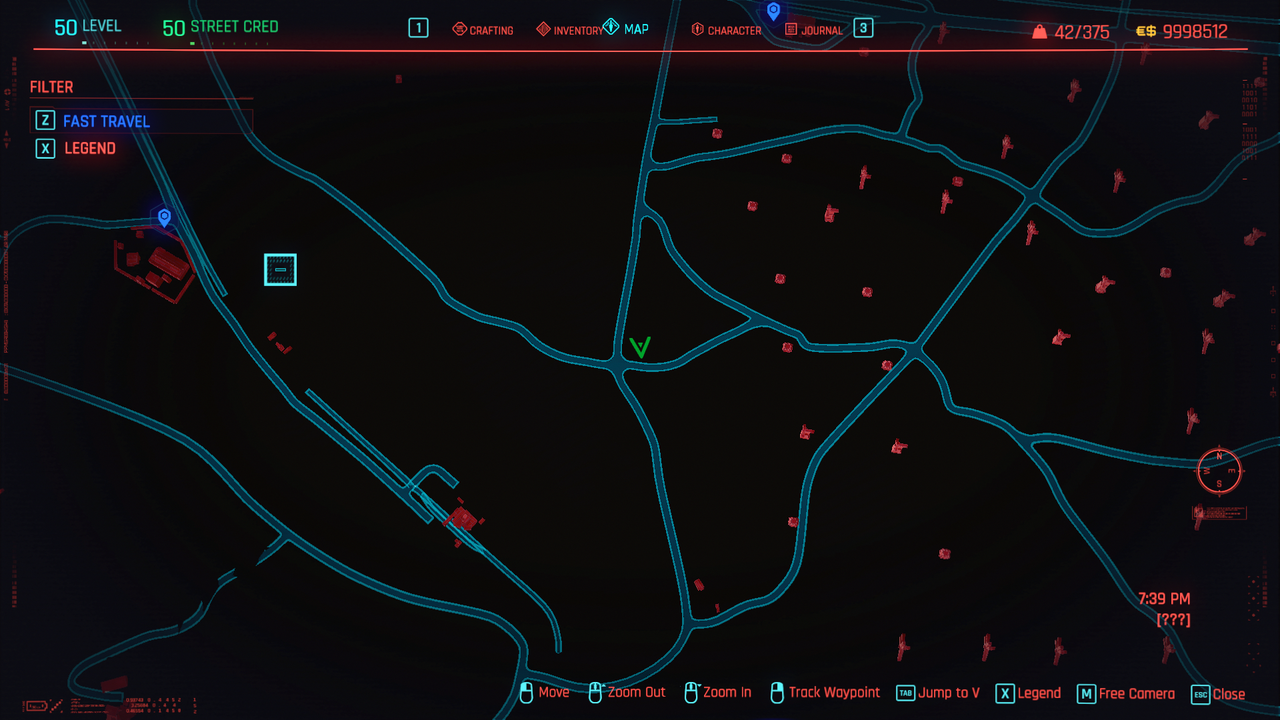Screen dimensions: 1280x720
Task: Switch to the Inventory tab
Action: [x=570, y=30]
